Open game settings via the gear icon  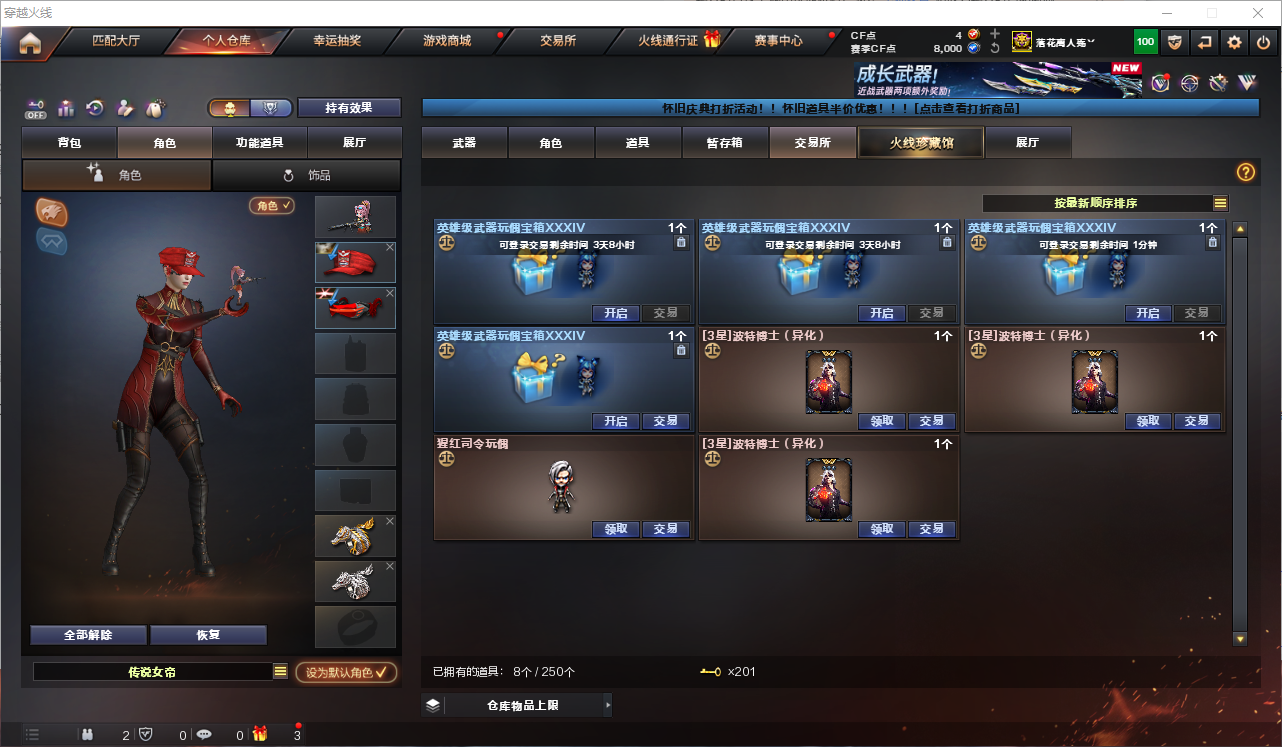1233,42
